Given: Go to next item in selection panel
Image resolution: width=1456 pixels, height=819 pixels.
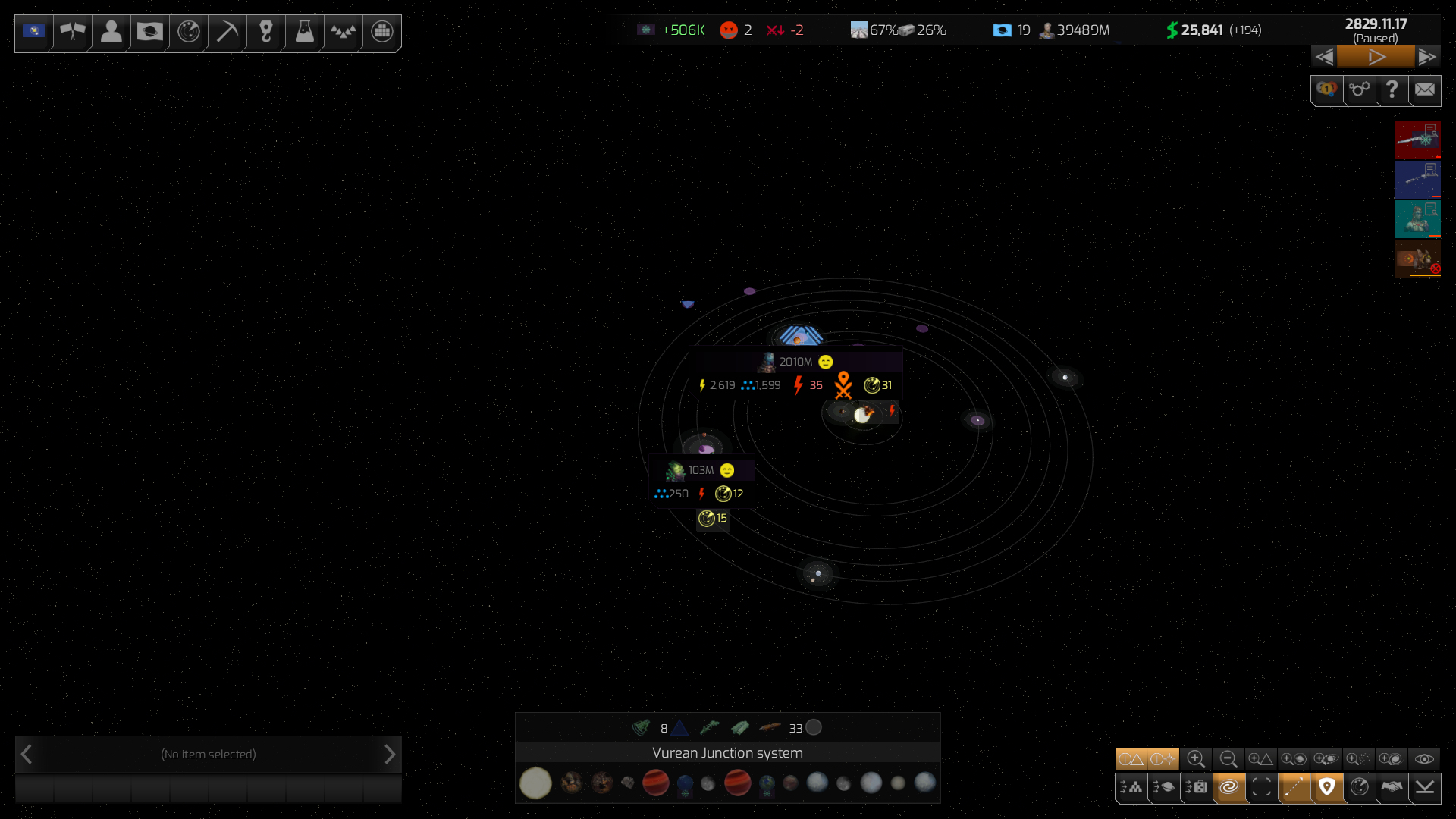Looking at the screenshot, I should click(390, 755).
